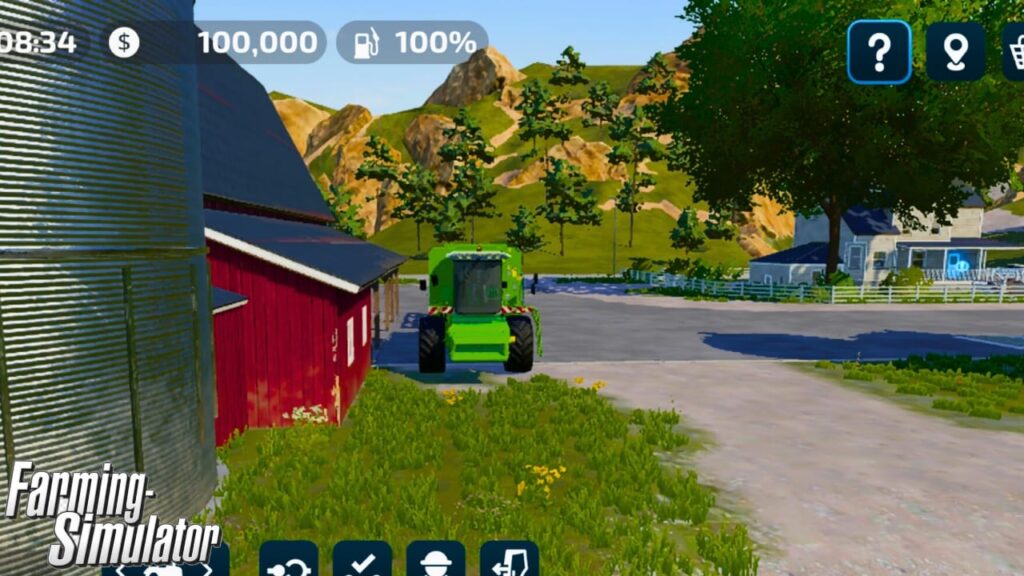Tap the attach implement hitch icon
Viewport: 1024px width, 576px height.
pyautogui.click(x=289, y=562)
